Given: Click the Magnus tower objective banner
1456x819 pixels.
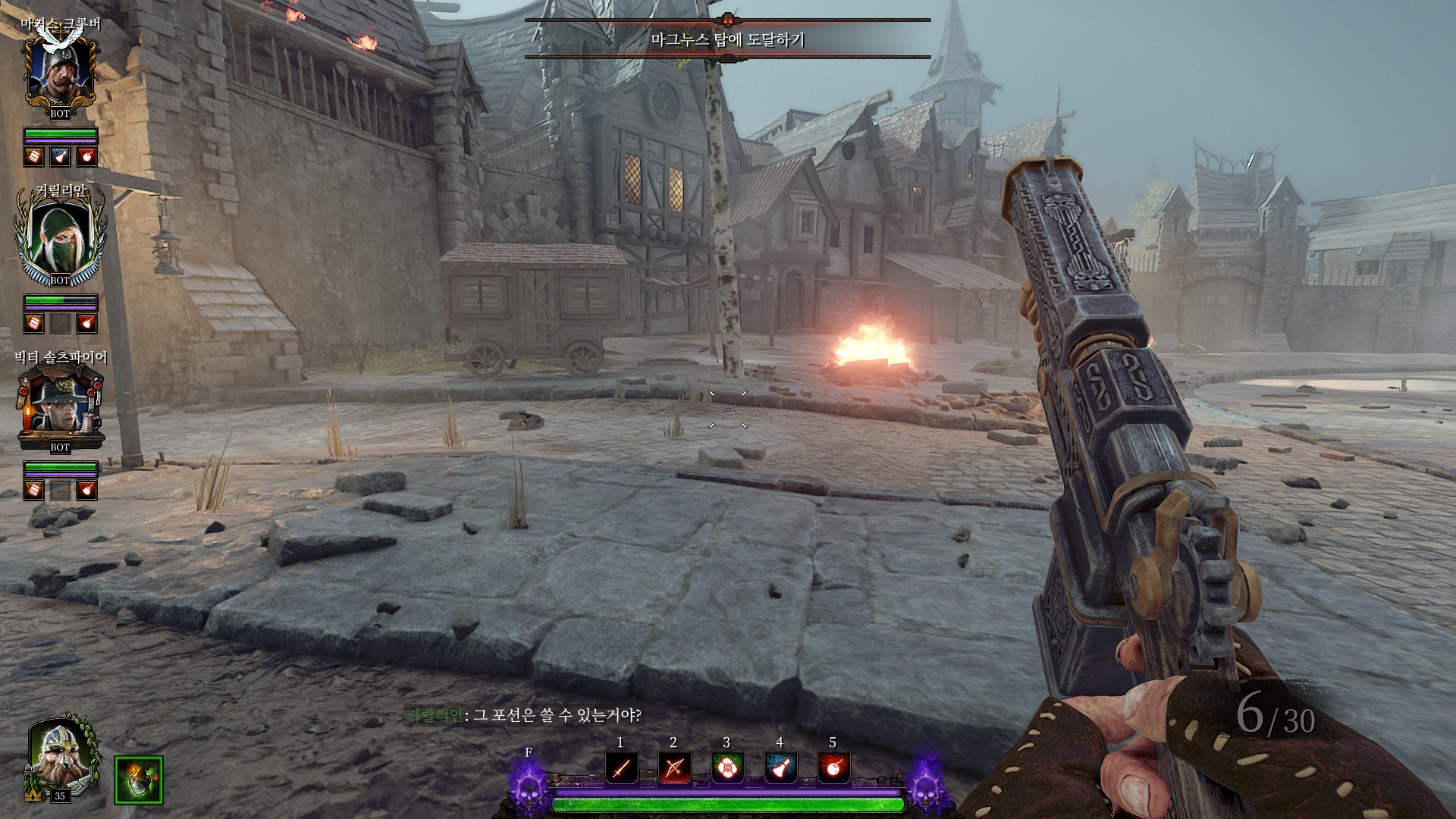Looking at the screenshot, I should pyautogui.click(x=727, y=39).
